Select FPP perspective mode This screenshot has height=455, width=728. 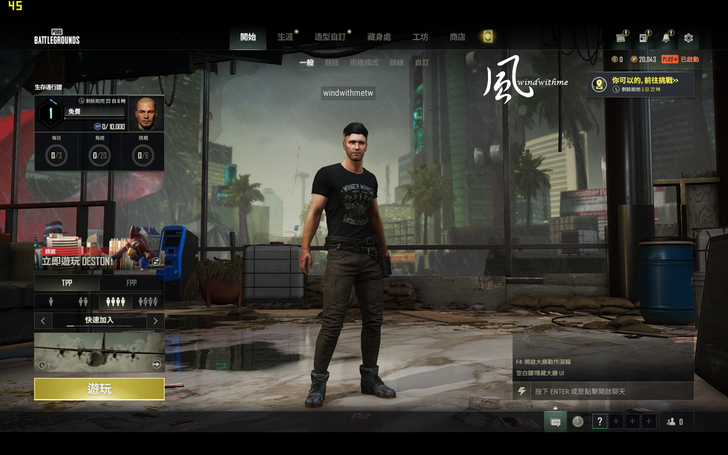coord(132,283)
